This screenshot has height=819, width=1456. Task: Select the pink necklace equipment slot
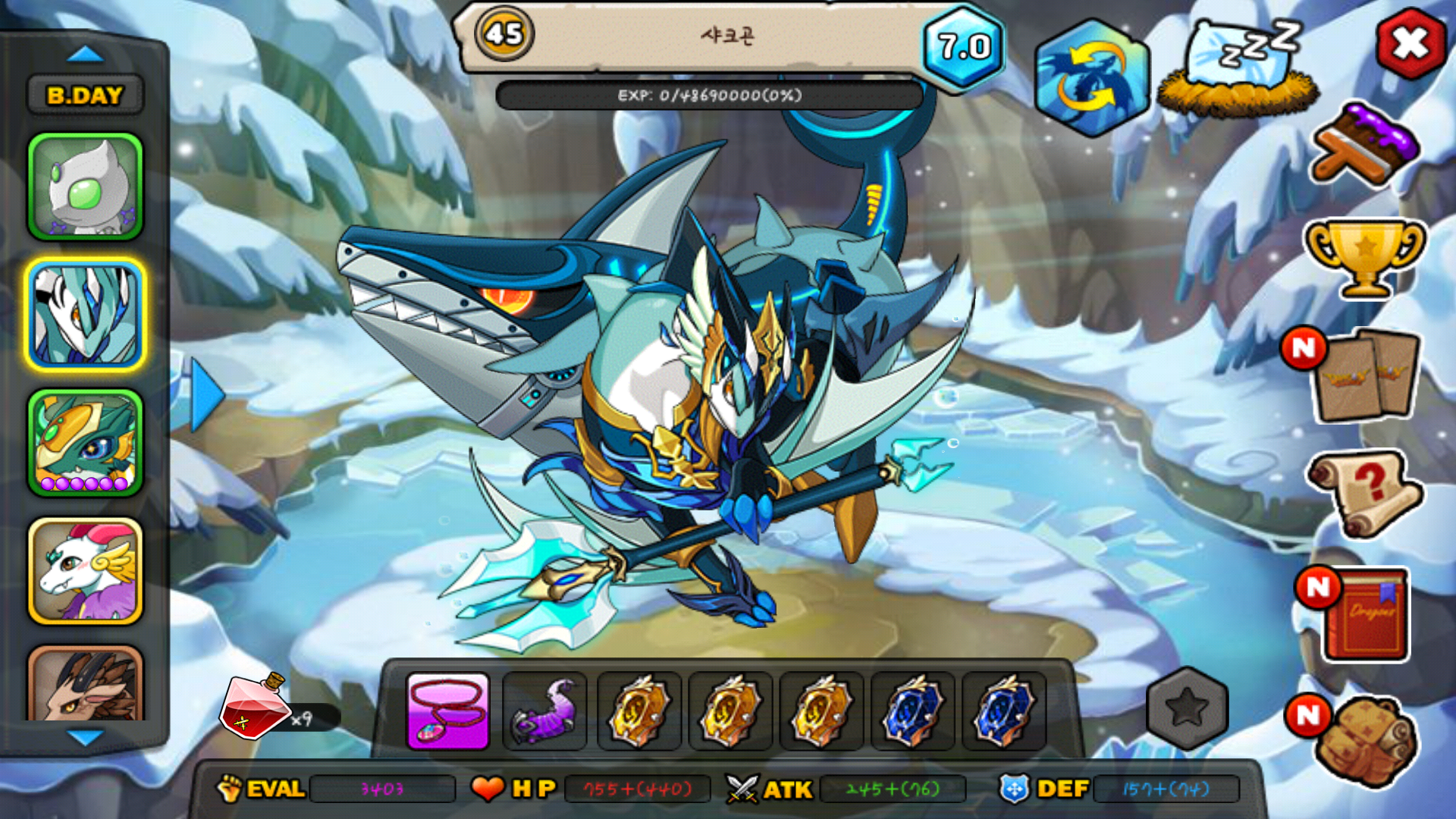point(448,711)
